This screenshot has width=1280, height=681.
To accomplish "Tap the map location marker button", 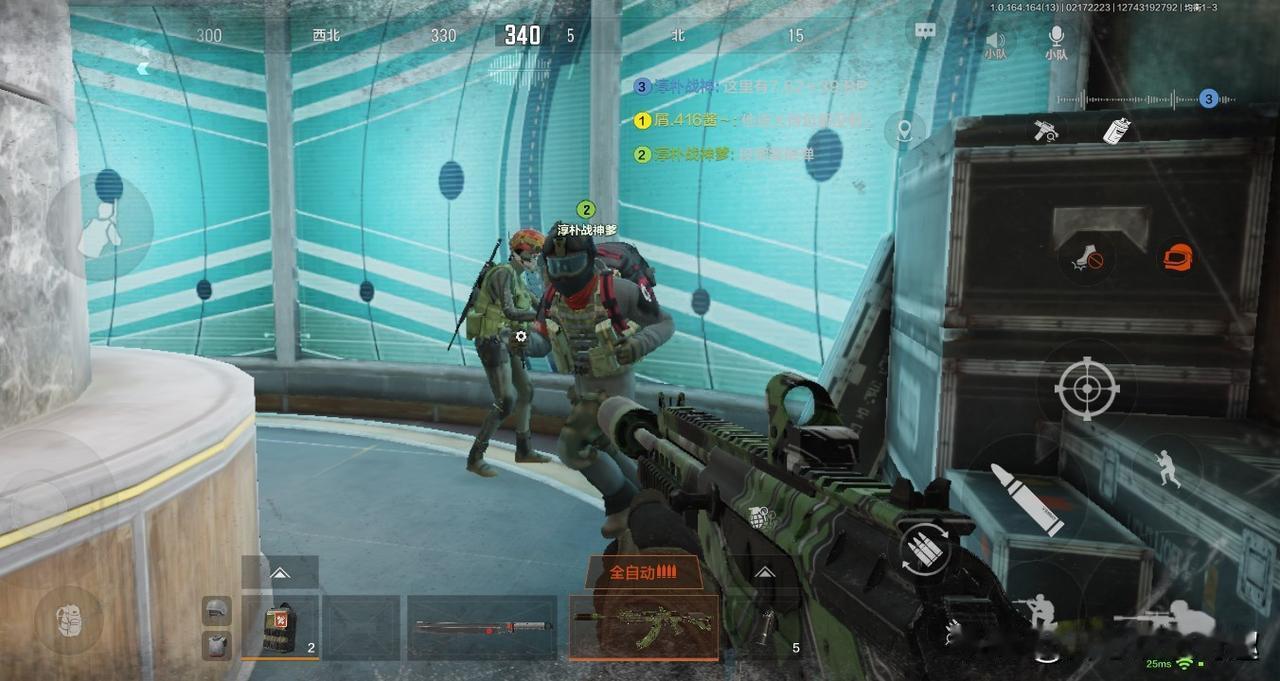I will pyautogui.click(x=905, y=130).
